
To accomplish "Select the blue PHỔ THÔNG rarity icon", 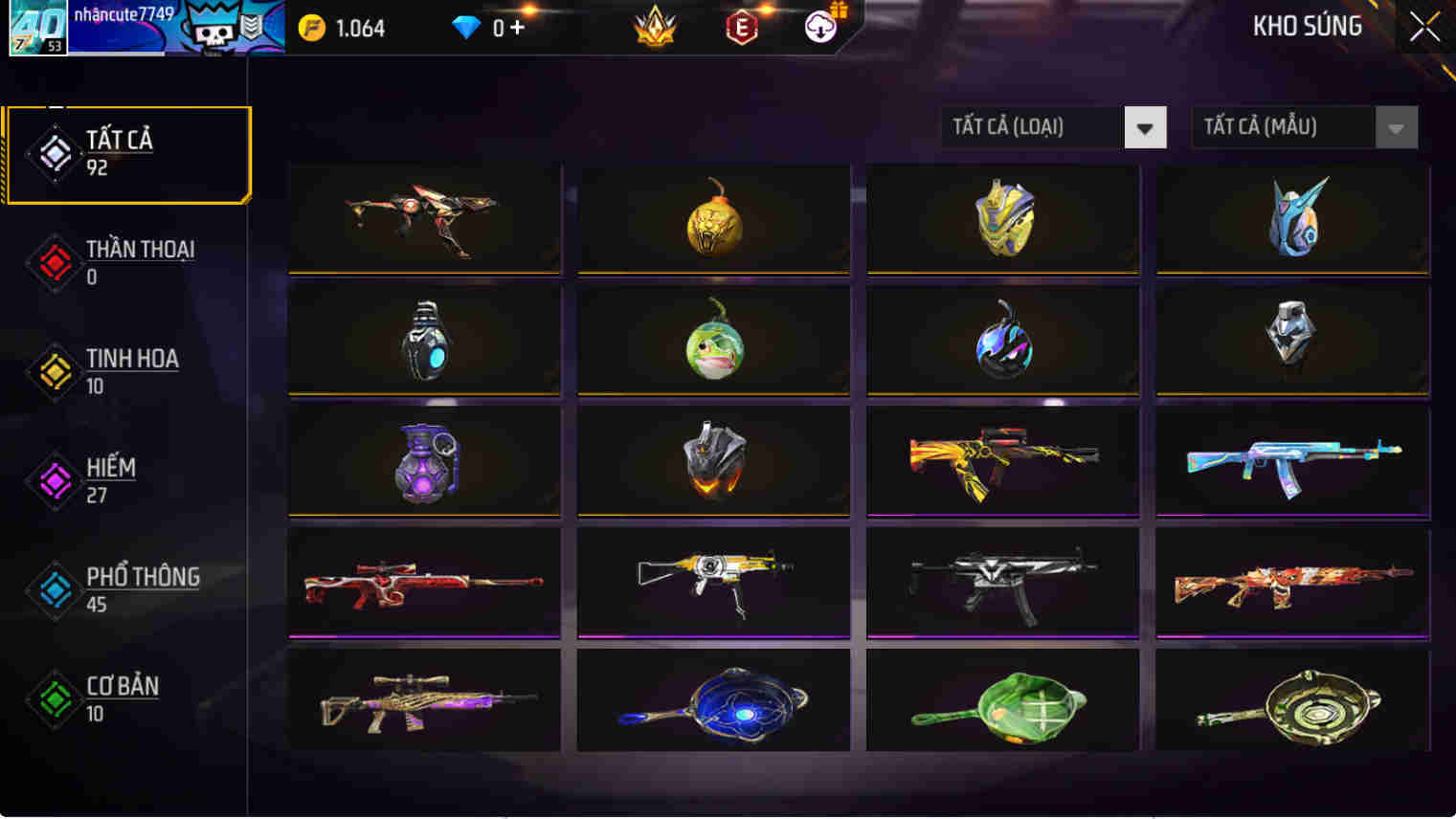I will point(55,590).
